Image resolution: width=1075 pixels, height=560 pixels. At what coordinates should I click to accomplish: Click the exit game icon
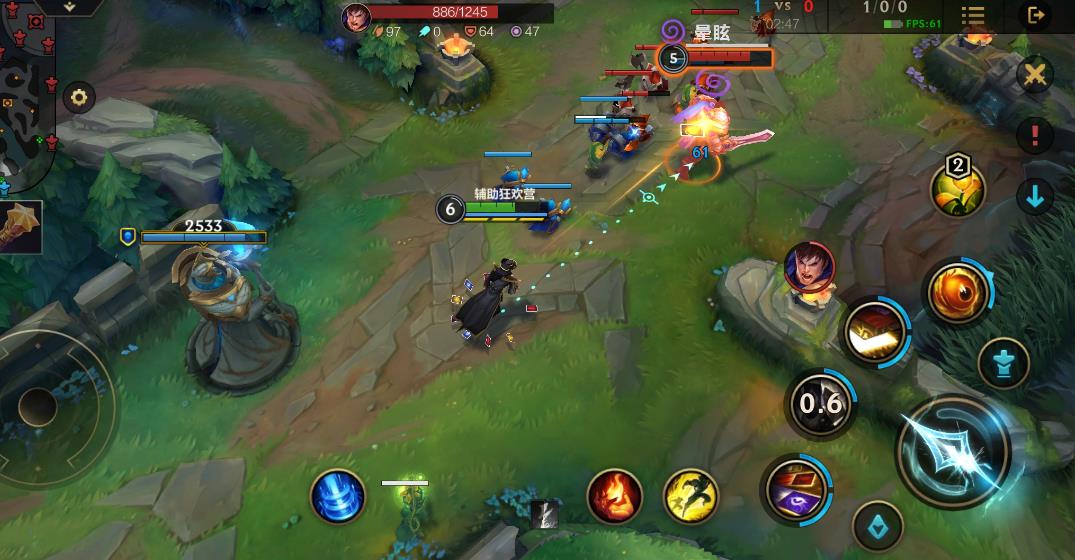(1035, 15)
